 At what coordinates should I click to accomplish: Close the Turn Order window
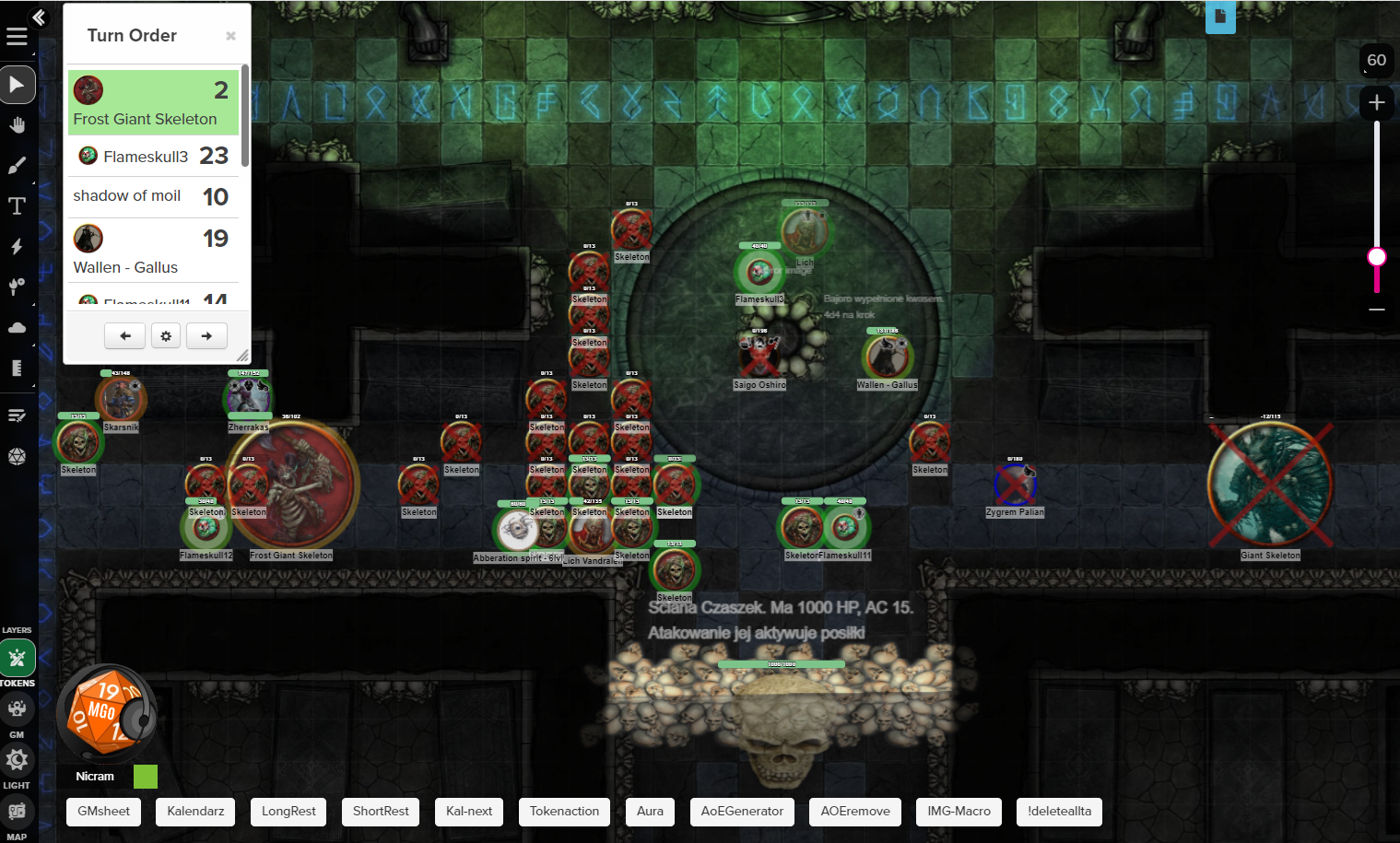[x=230, y=36]
